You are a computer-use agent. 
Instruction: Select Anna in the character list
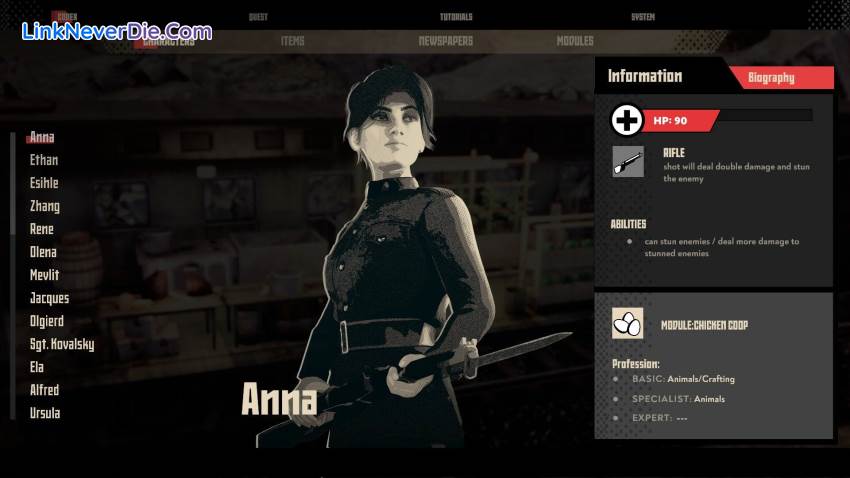(42, 137)
